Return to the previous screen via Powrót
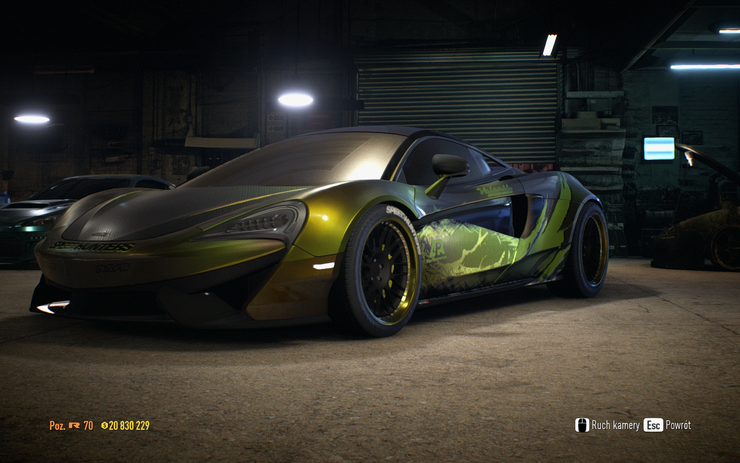740x463 pixels. (668, 425)
